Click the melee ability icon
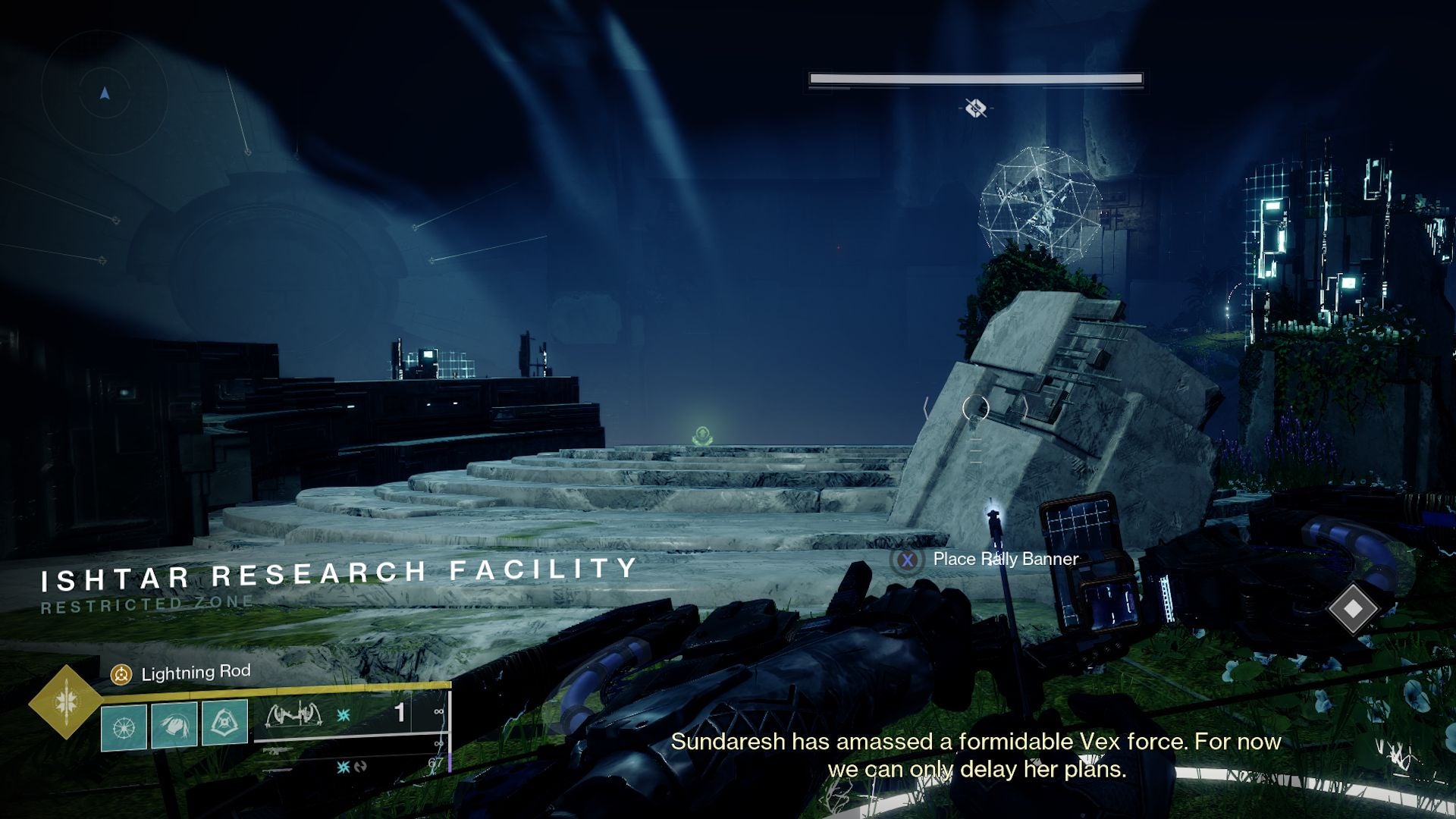Screen dimensions: 1456x819 click(176, 724)
